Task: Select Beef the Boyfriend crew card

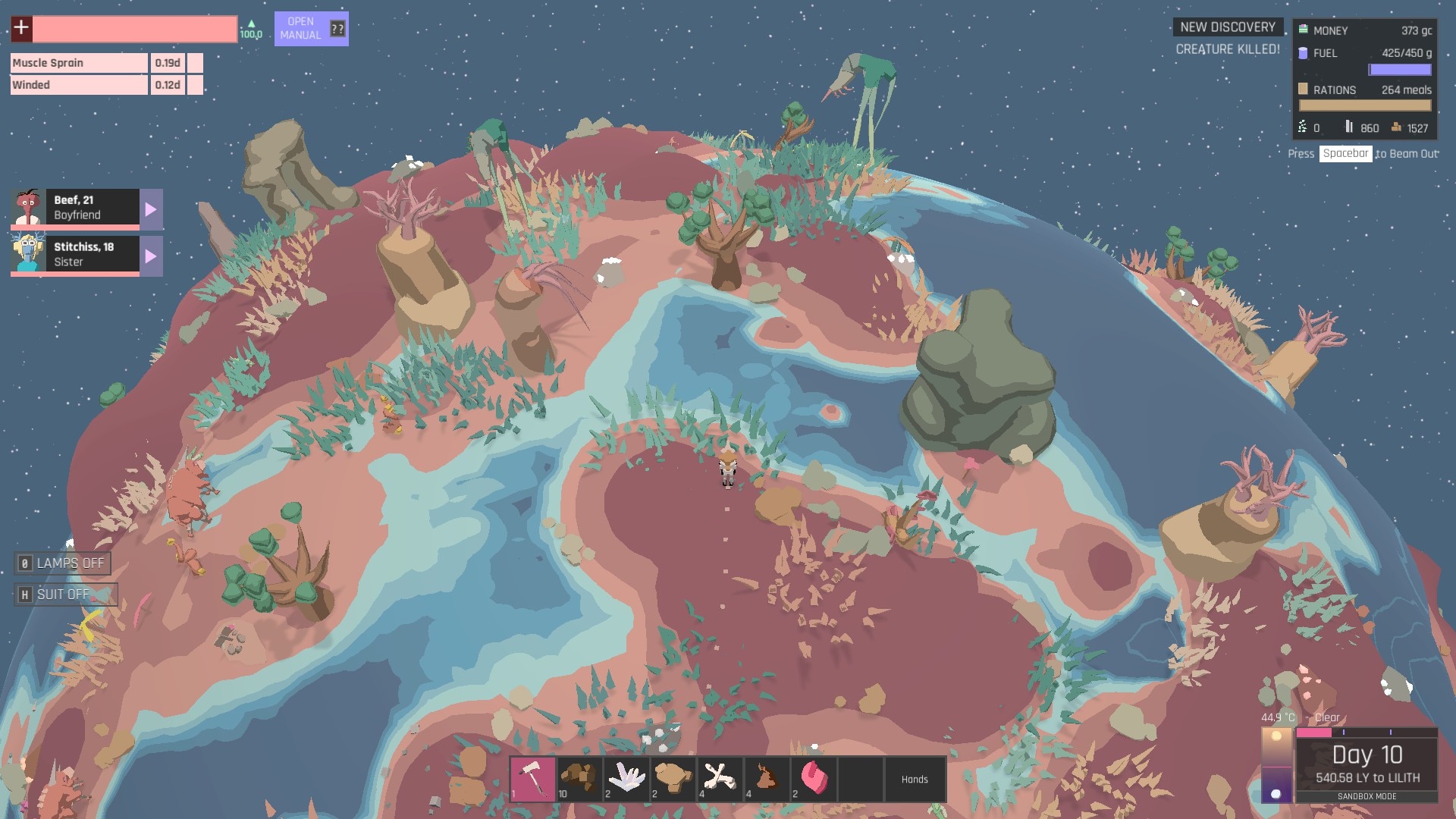Action: coord(76,208)
